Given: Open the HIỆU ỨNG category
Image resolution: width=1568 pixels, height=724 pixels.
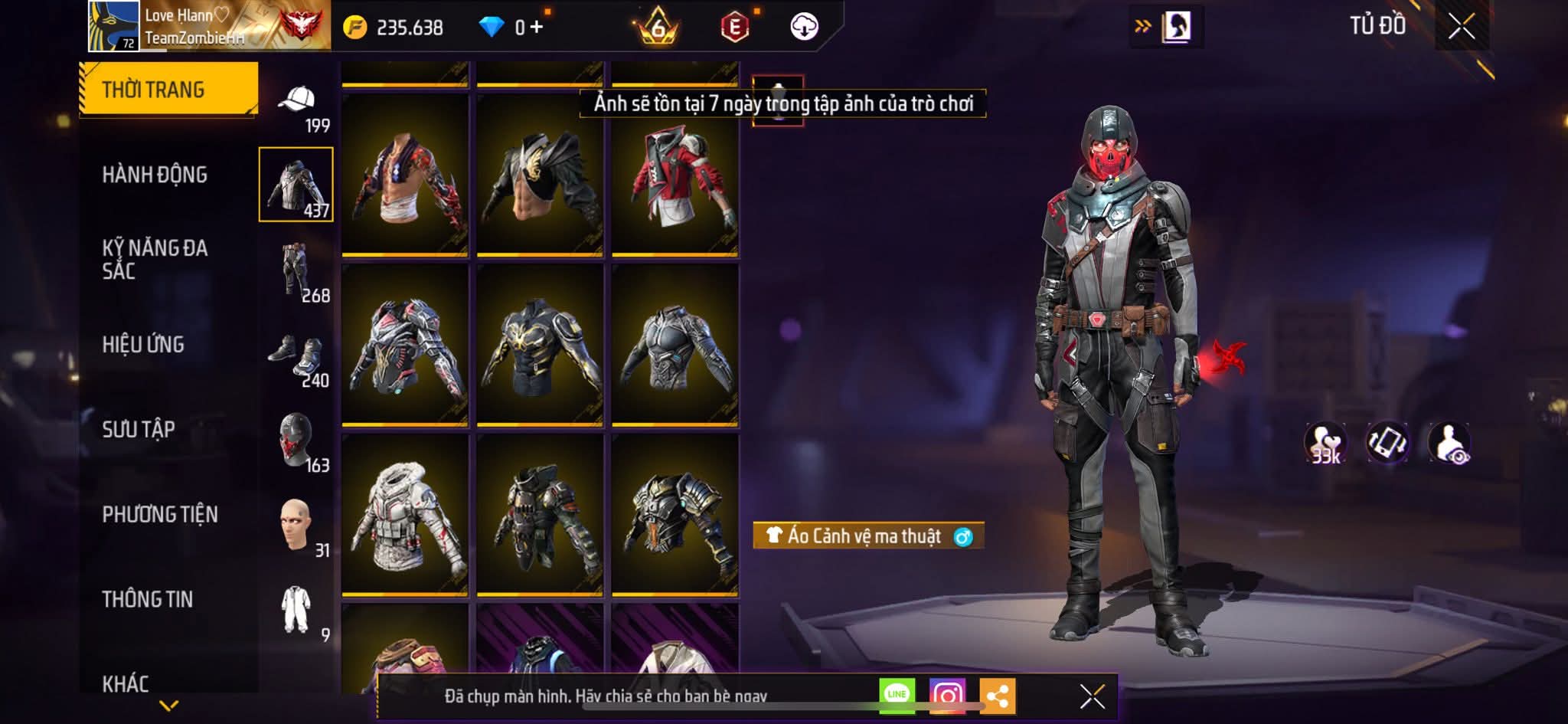Looking at the screenshot, I should point(143,345).
